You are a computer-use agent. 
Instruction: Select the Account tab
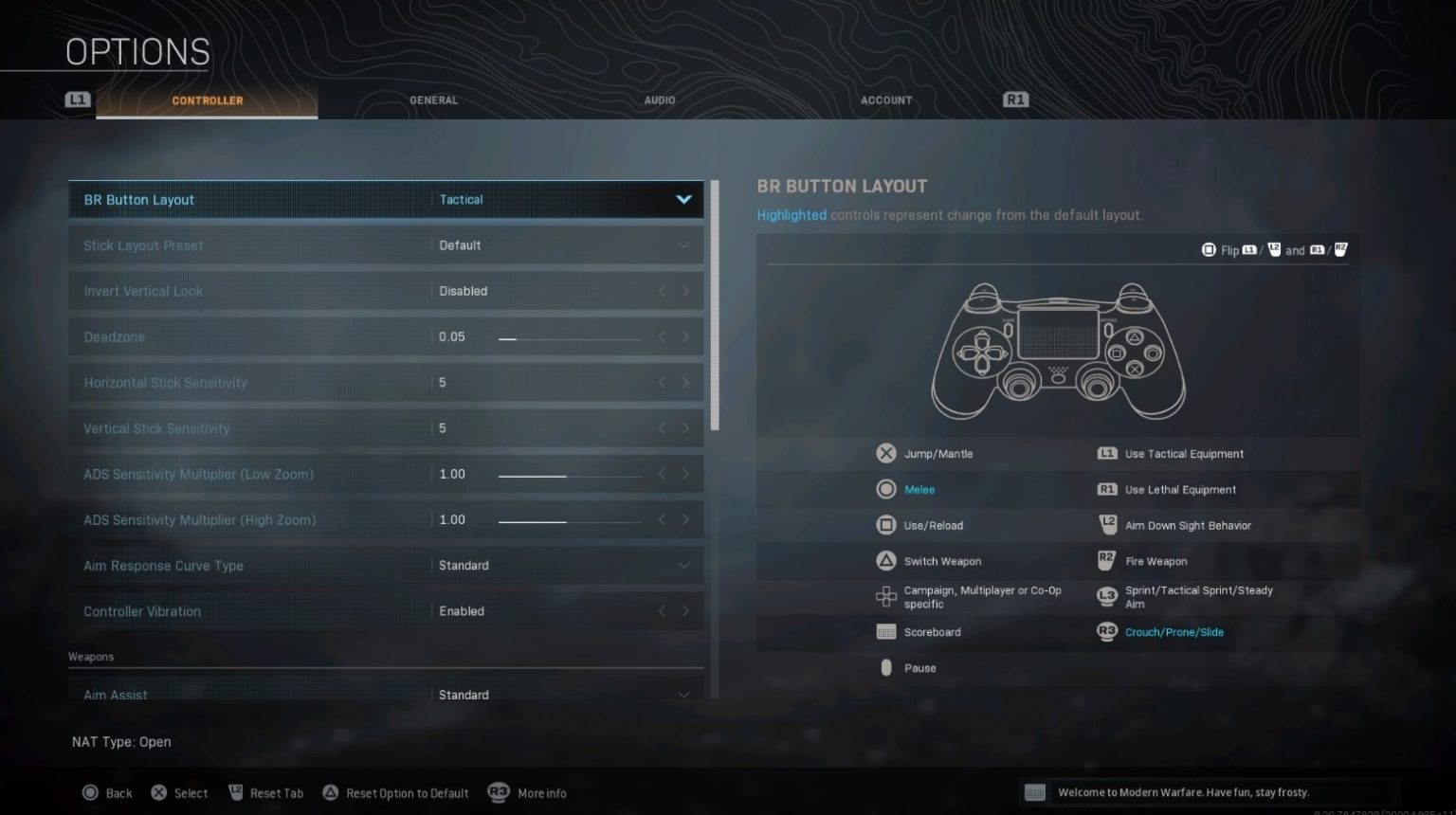(x=885, y=100)
